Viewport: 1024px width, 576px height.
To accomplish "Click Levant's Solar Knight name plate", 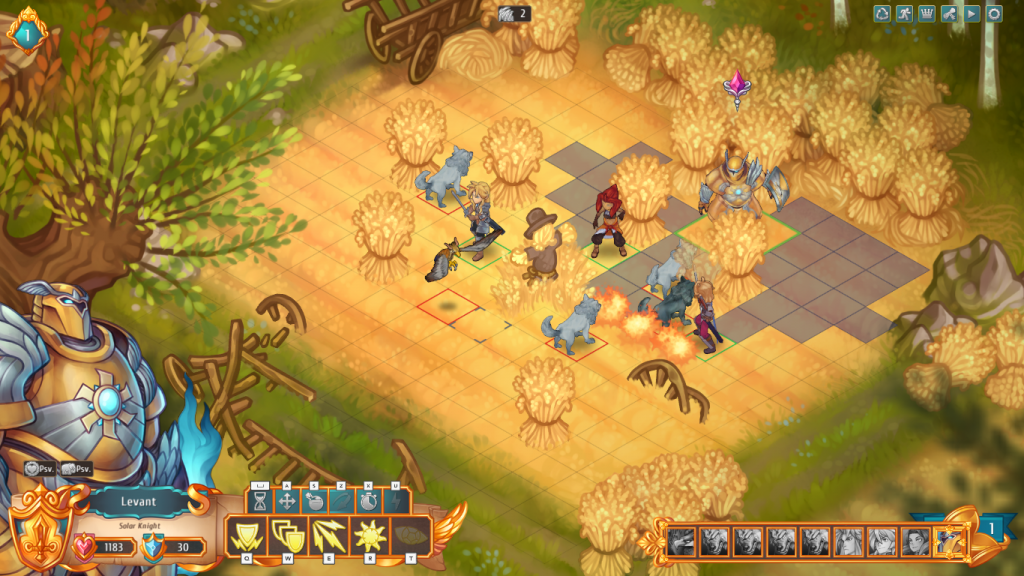I will (140, 504).
